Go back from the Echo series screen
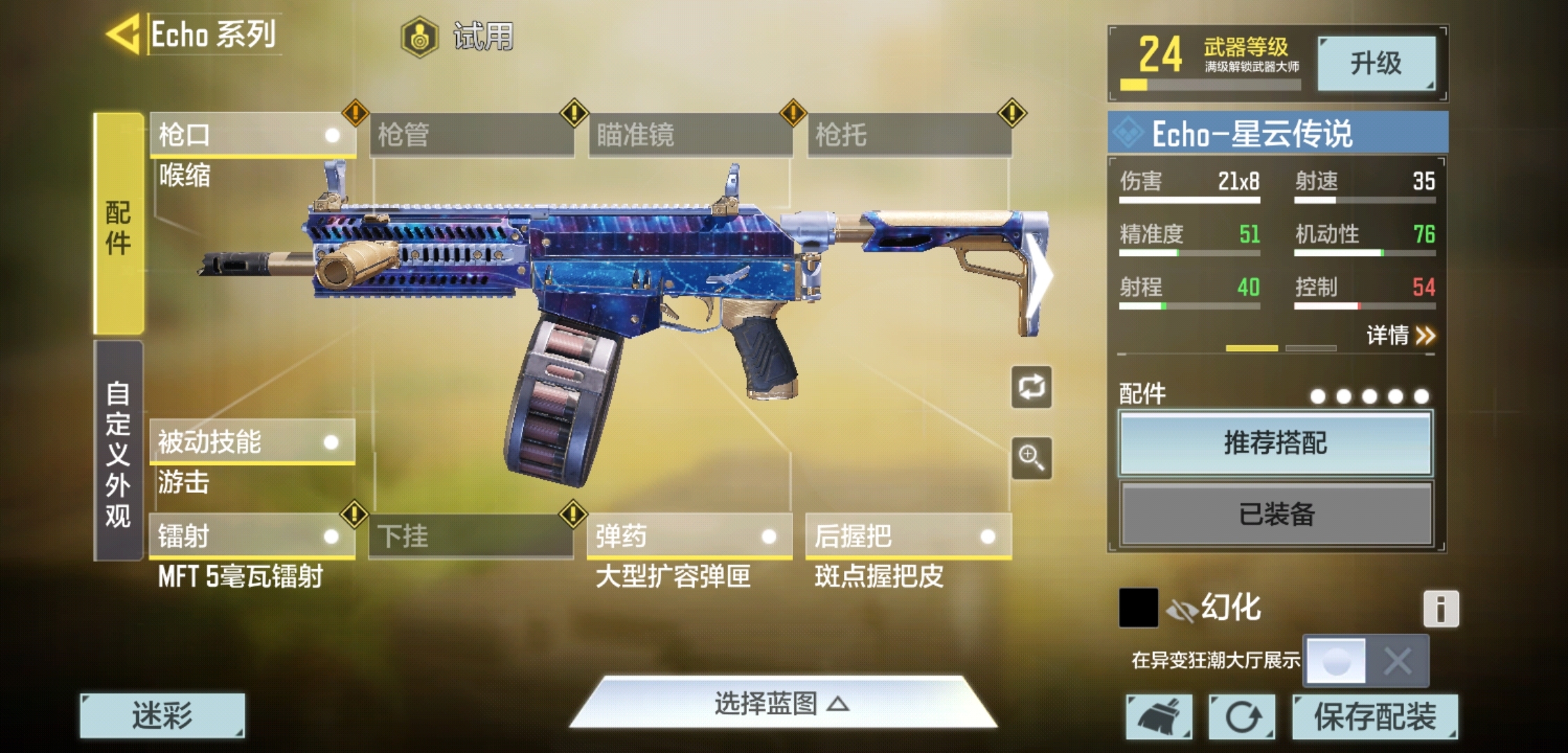 pyautogui.click(x=124, y=34)
